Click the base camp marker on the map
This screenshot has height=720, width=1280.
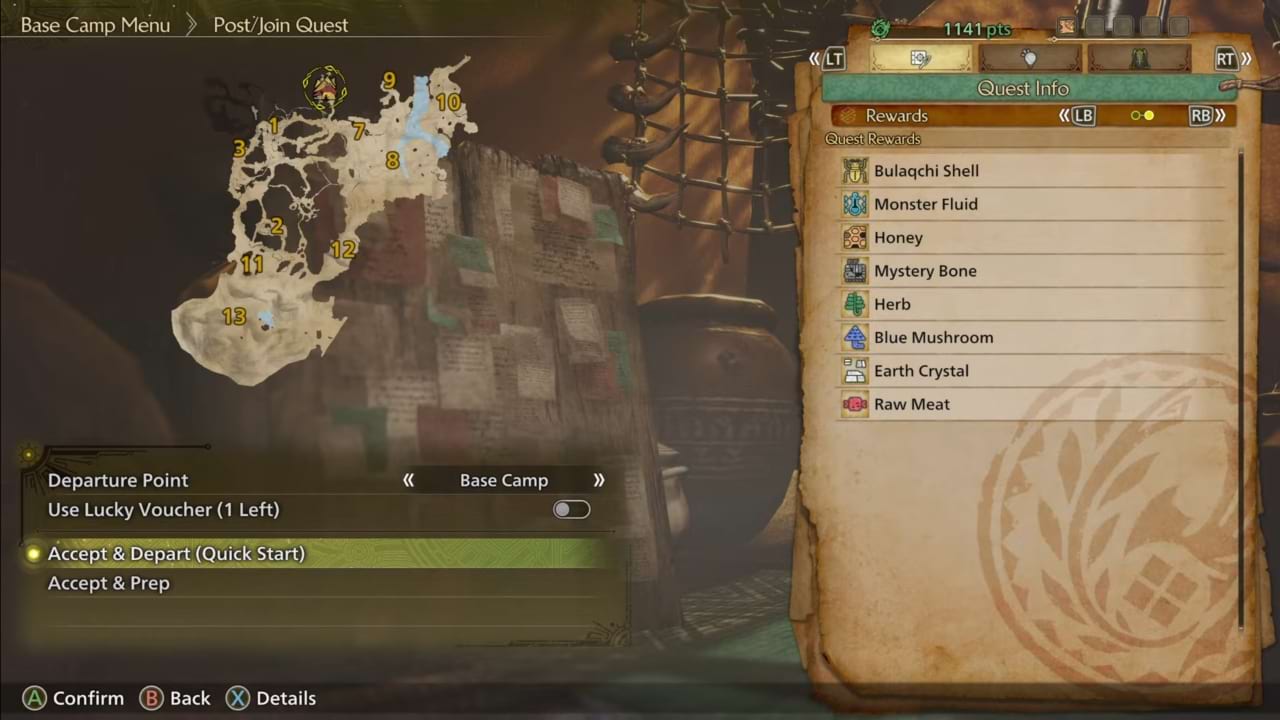pos(324,89)
